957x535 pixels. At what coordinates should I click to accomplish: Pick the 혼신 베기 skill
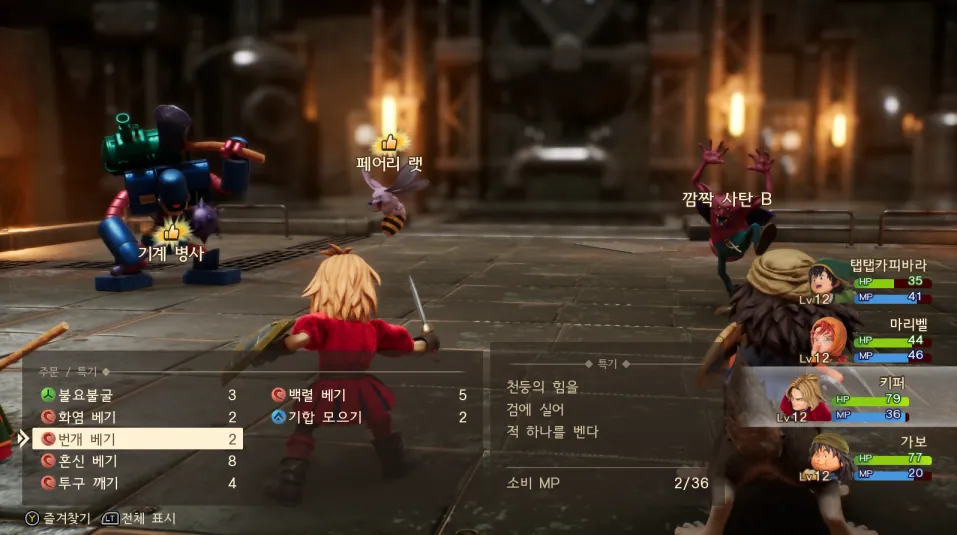(85, 461)
